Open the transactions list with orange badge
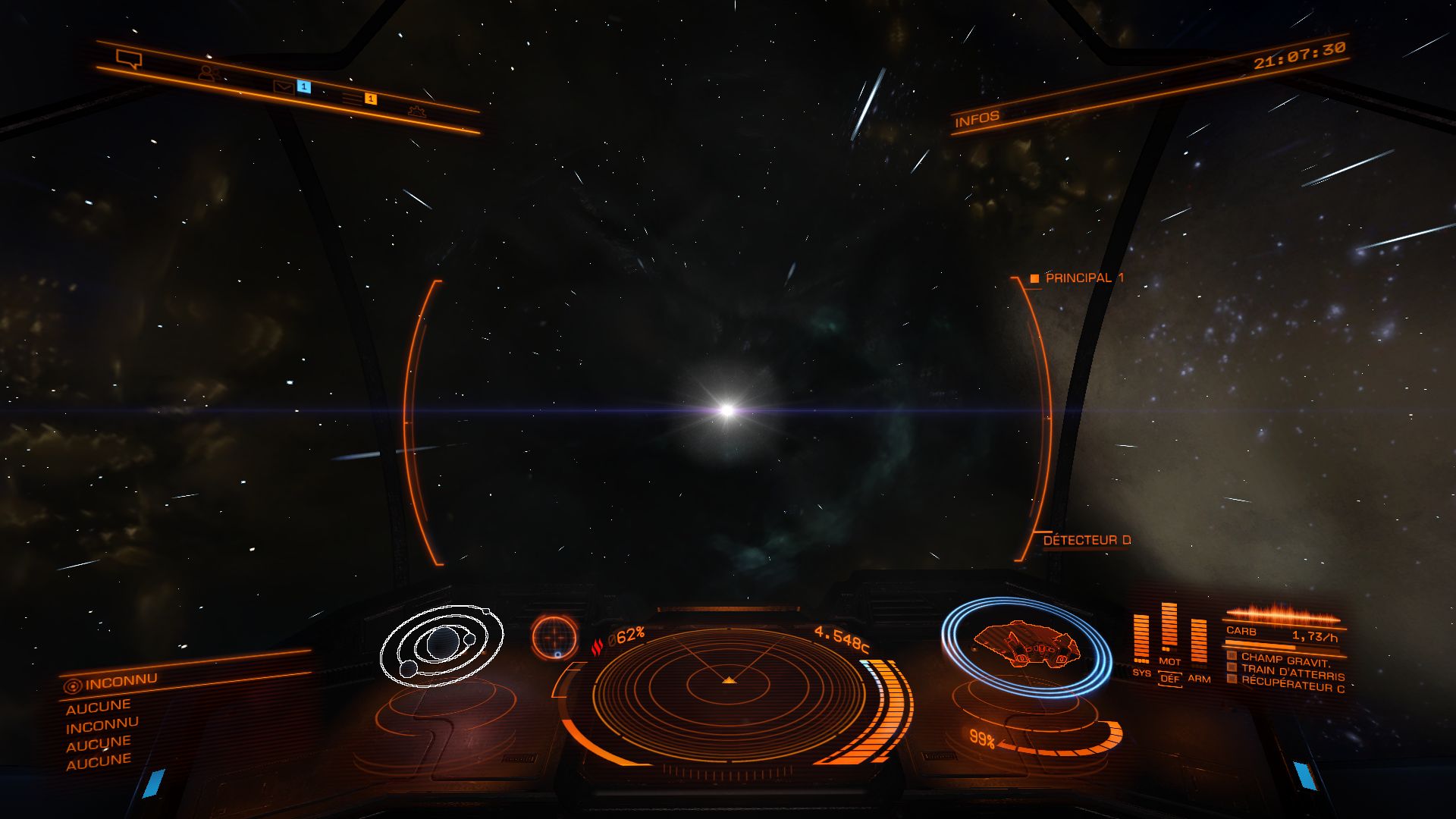The height and width of the screenshot is (819, 1456). click(x=352, y=99)
